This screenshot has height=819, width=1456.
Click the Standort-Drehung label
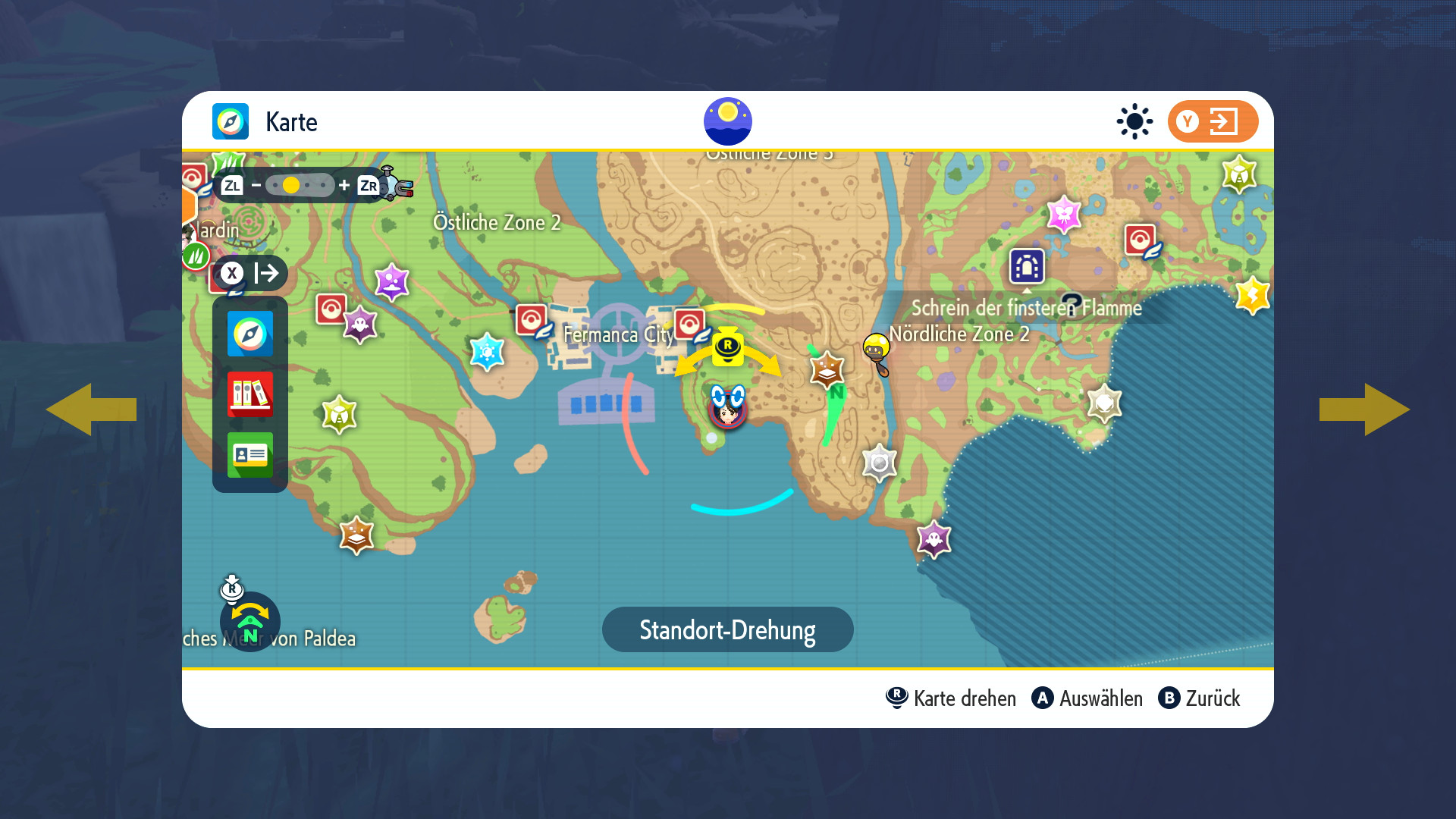pyautogui.click(x=727, y=629)
